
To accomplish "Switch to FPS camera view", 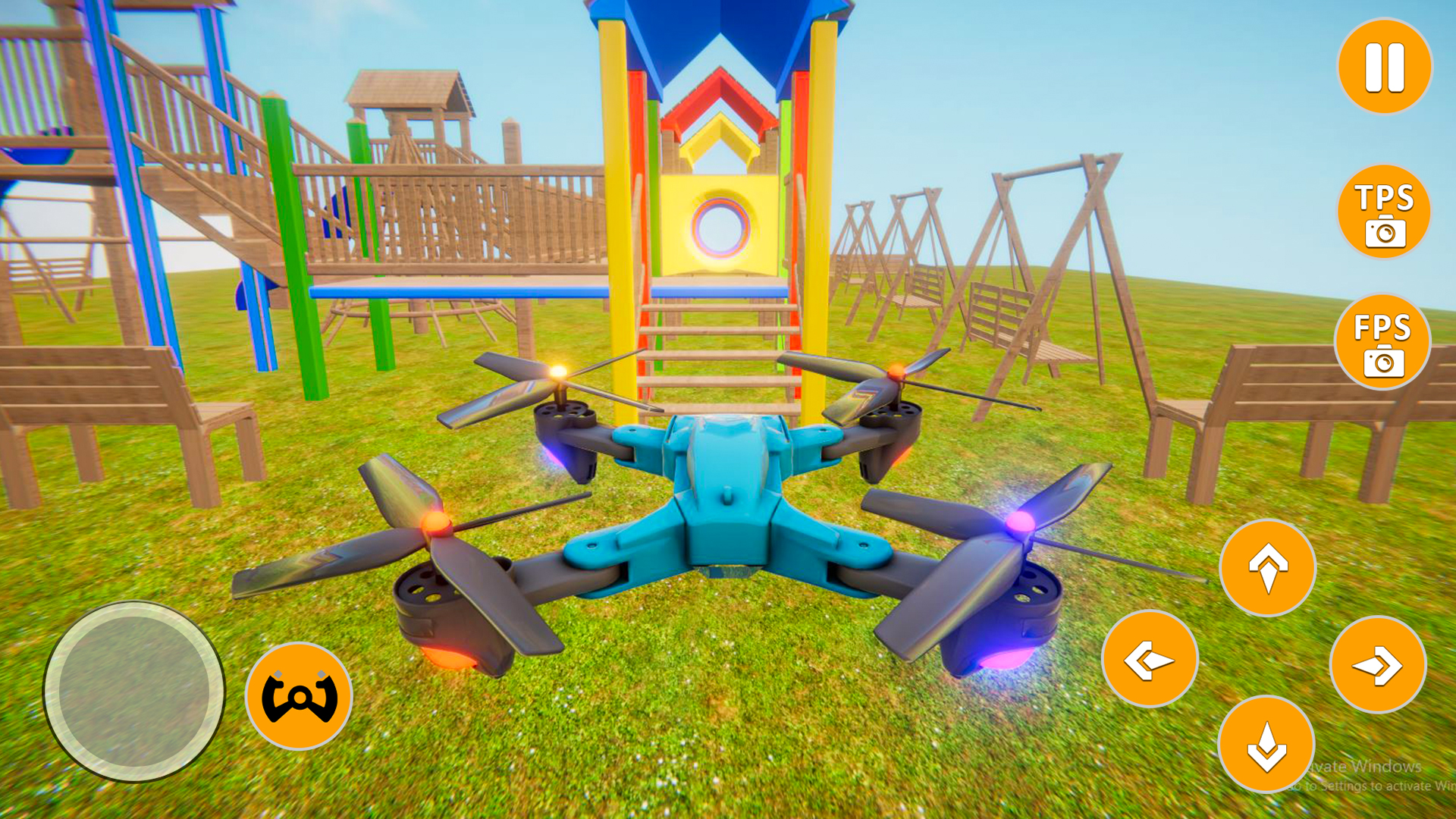I will [1383, 340].
